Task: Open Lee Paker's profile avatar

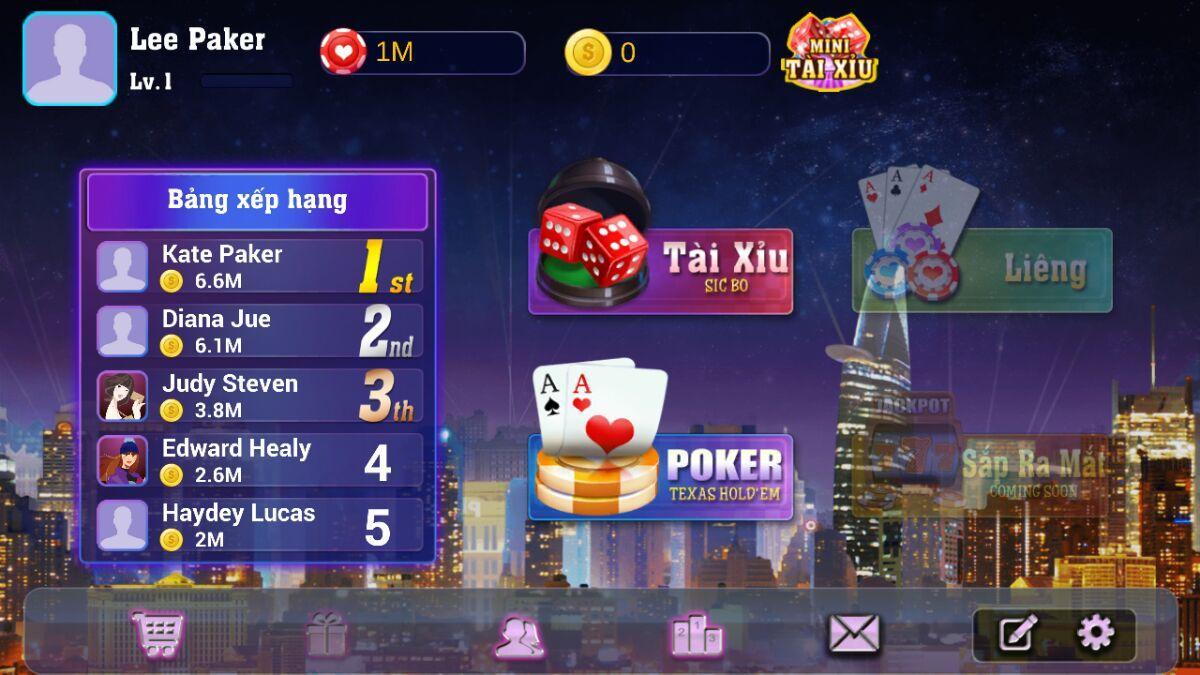Action: pos(70,59)
